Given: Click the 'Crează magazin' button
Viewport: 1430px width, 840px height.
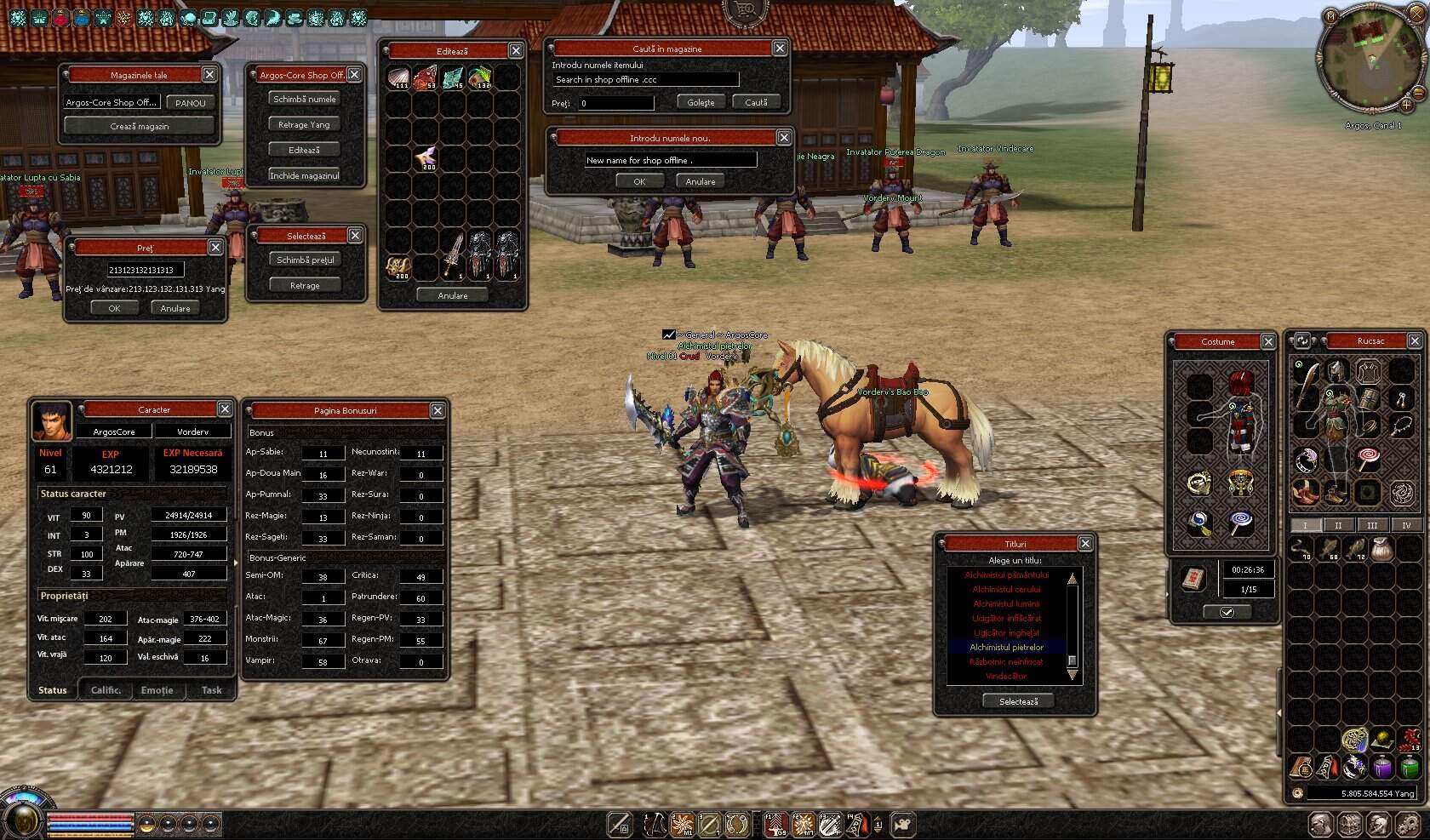Looking at the screenshot, I should (140, 125).
